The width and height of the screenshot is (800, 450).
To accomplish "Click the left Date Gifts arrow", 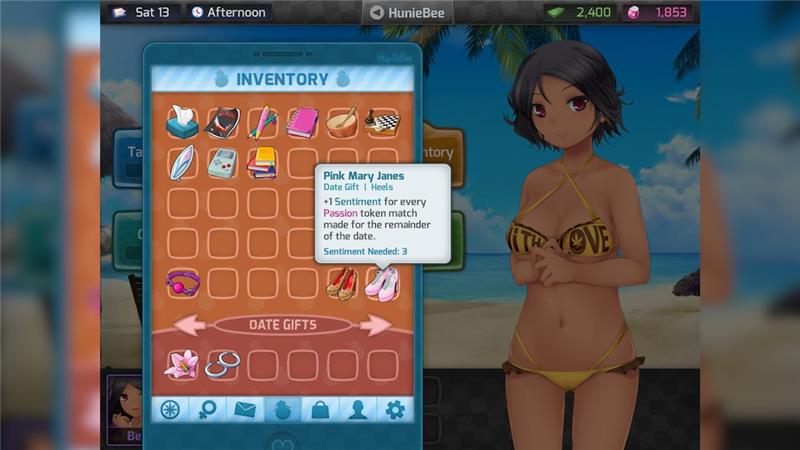I will click(190, 325).
